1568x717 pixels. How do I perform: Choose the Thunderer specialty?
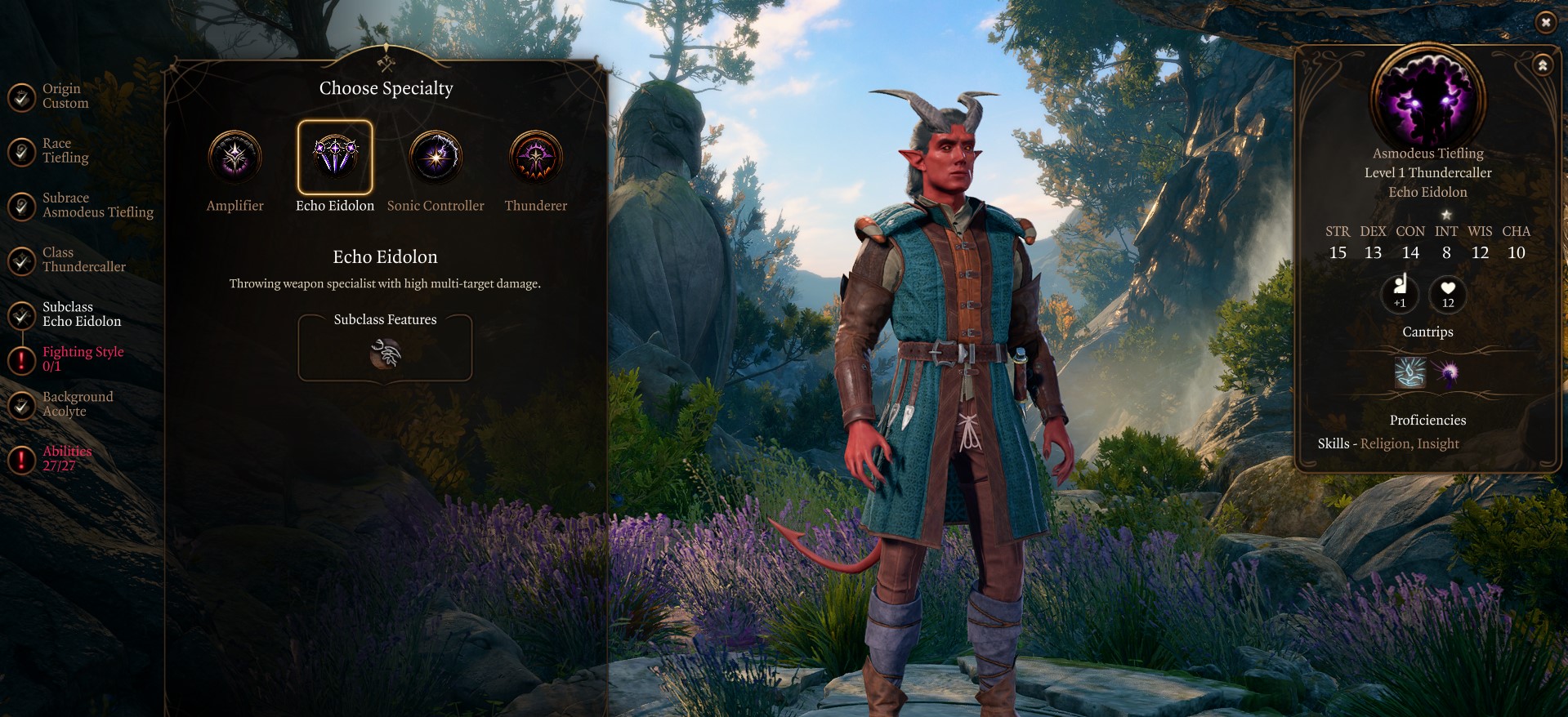536,156
